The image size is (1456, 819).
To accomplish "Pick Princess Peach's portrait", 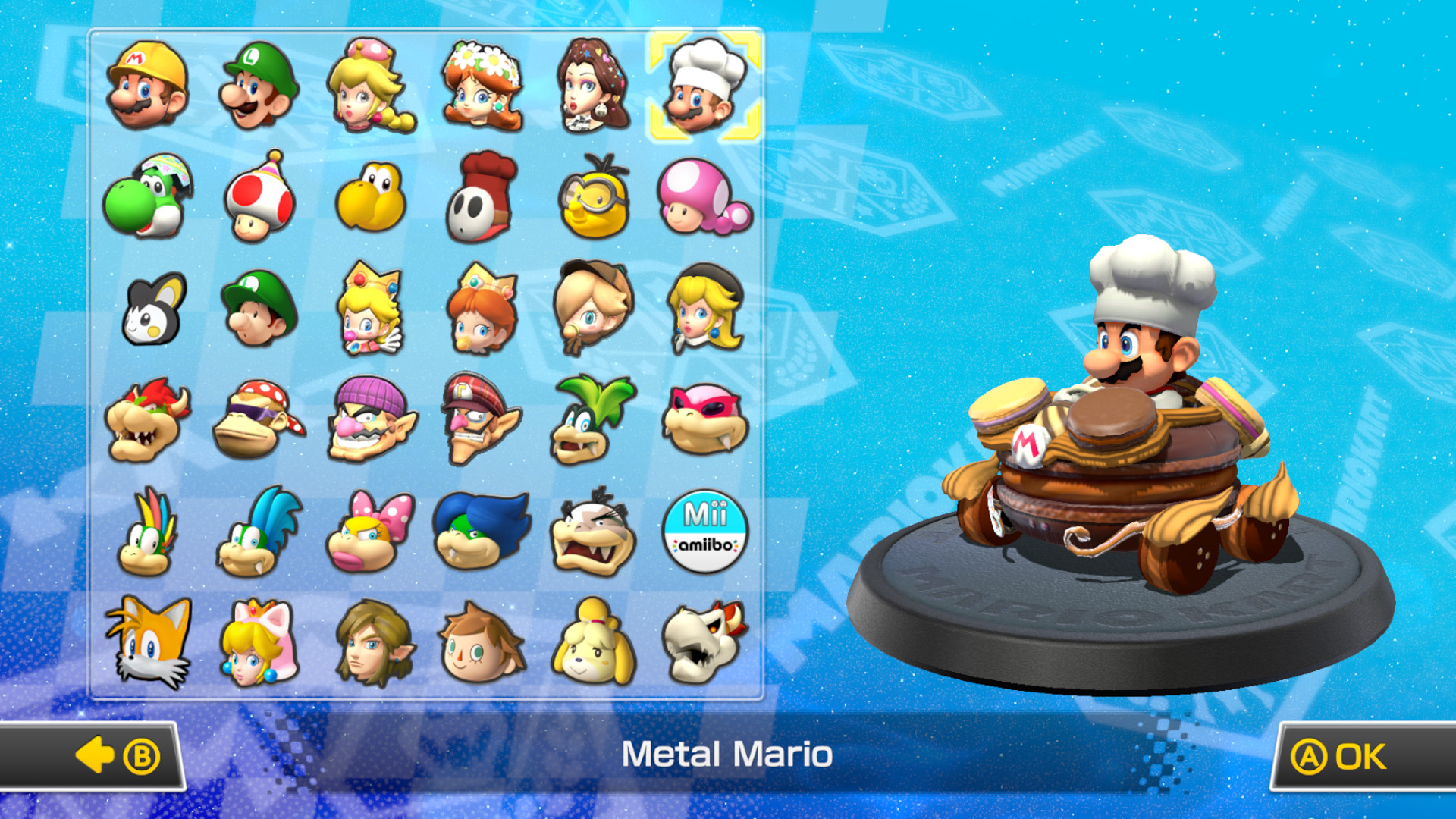I will click(x=372, y=86).
